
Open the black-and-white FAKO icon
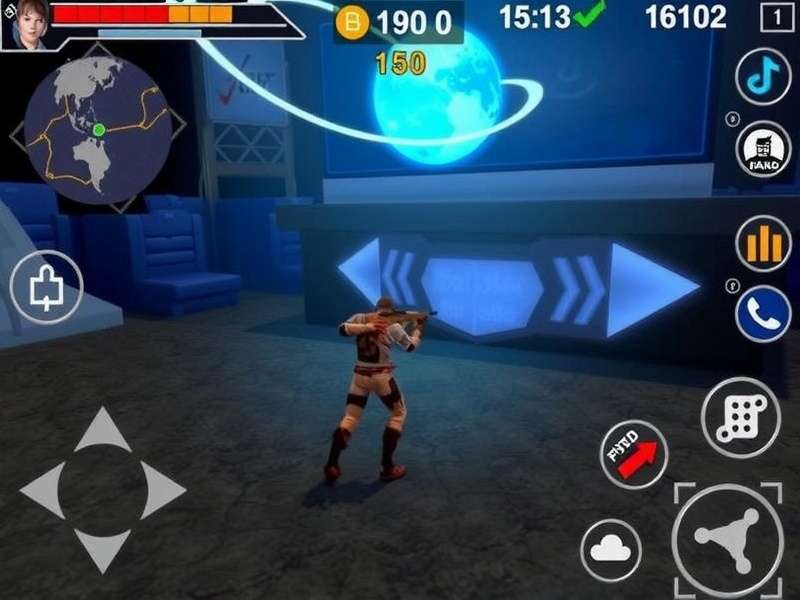(763, 151)
